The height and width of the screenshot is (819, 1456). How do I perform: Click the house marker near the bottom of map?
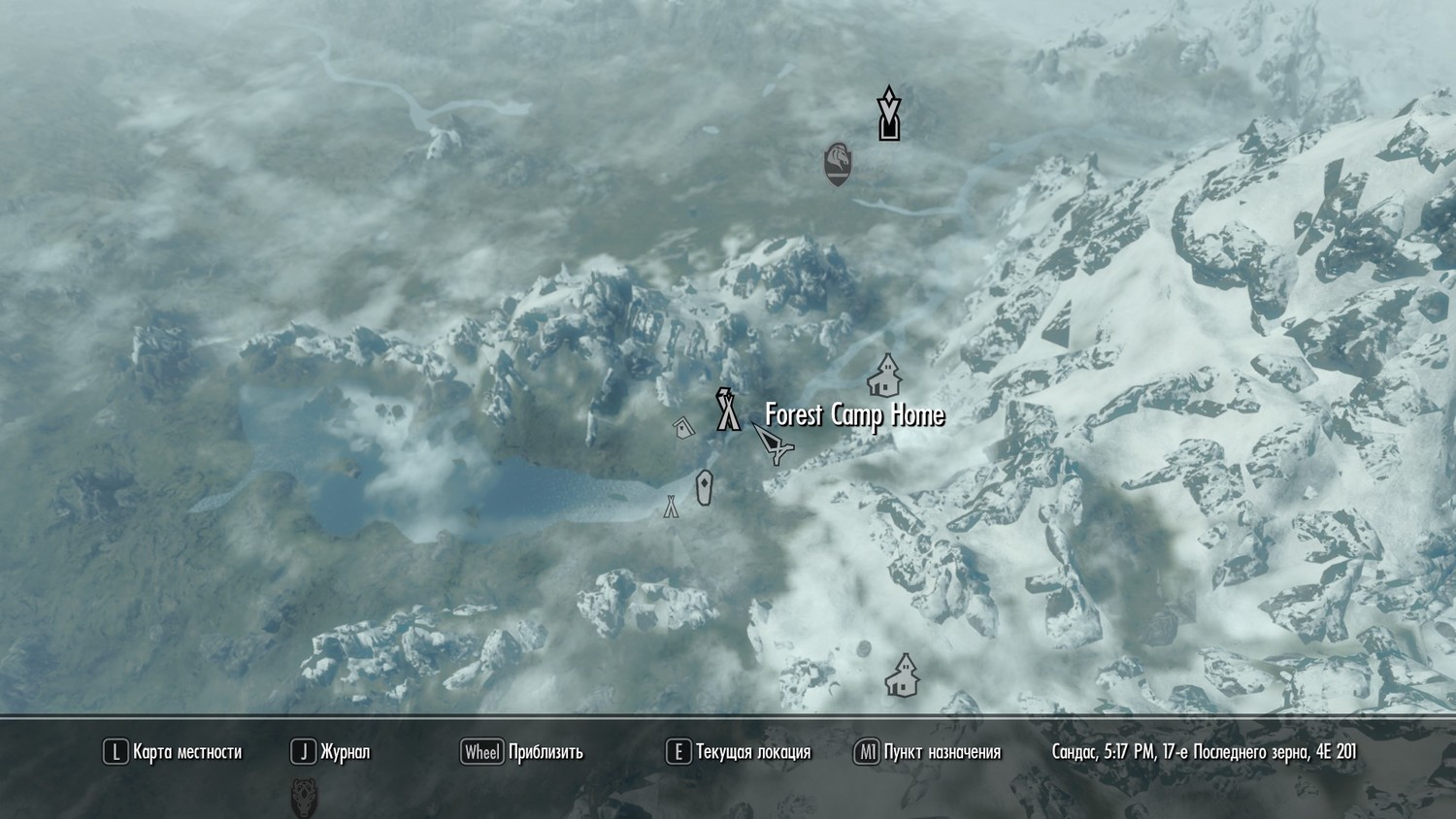901,674
